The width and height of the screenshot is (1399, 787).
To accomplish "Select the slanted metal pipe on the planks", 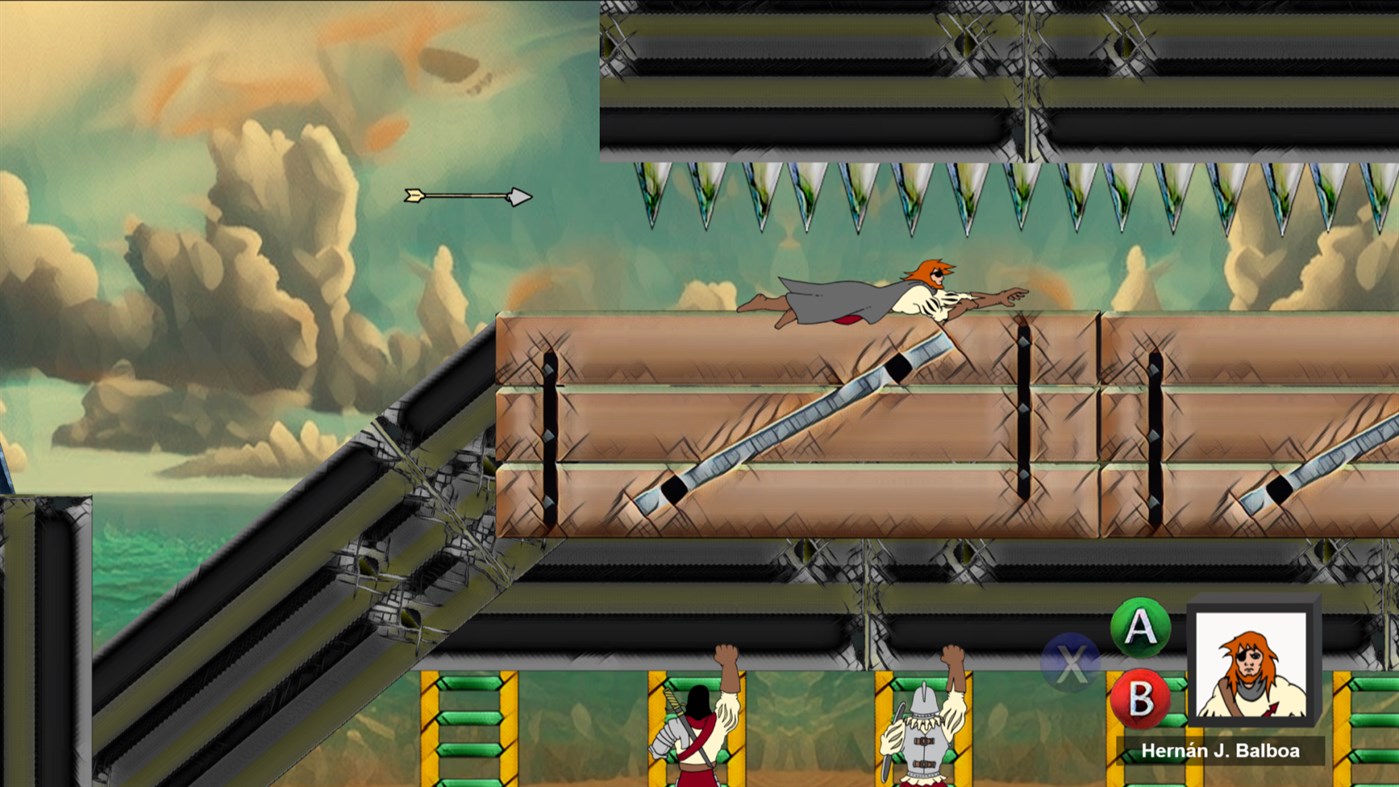I will (780, 430).
